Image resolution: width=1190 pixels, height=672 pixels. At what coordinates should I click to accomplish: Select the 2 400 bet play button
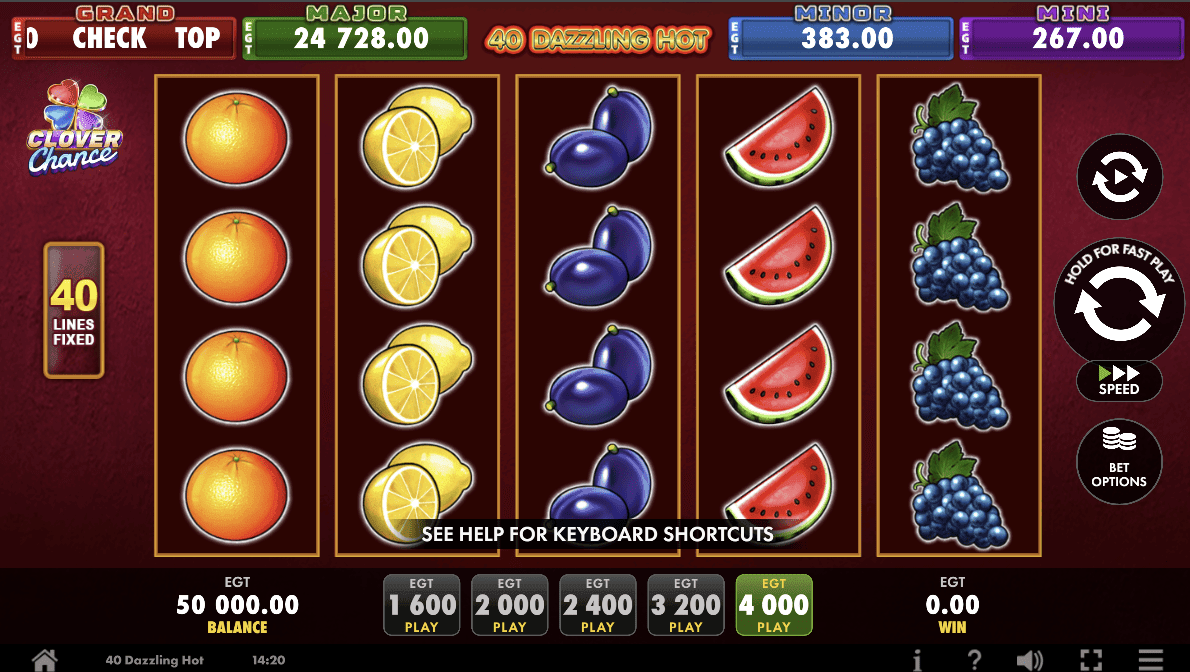(598, 605)
